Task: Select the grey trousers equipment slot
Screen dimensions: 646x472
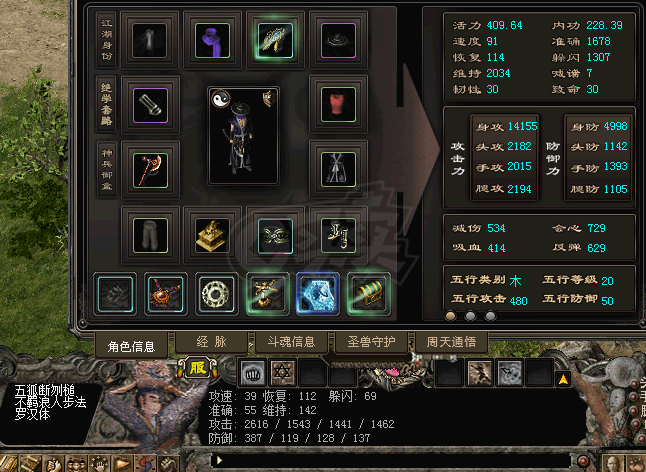Action: (x=149, y=233)
